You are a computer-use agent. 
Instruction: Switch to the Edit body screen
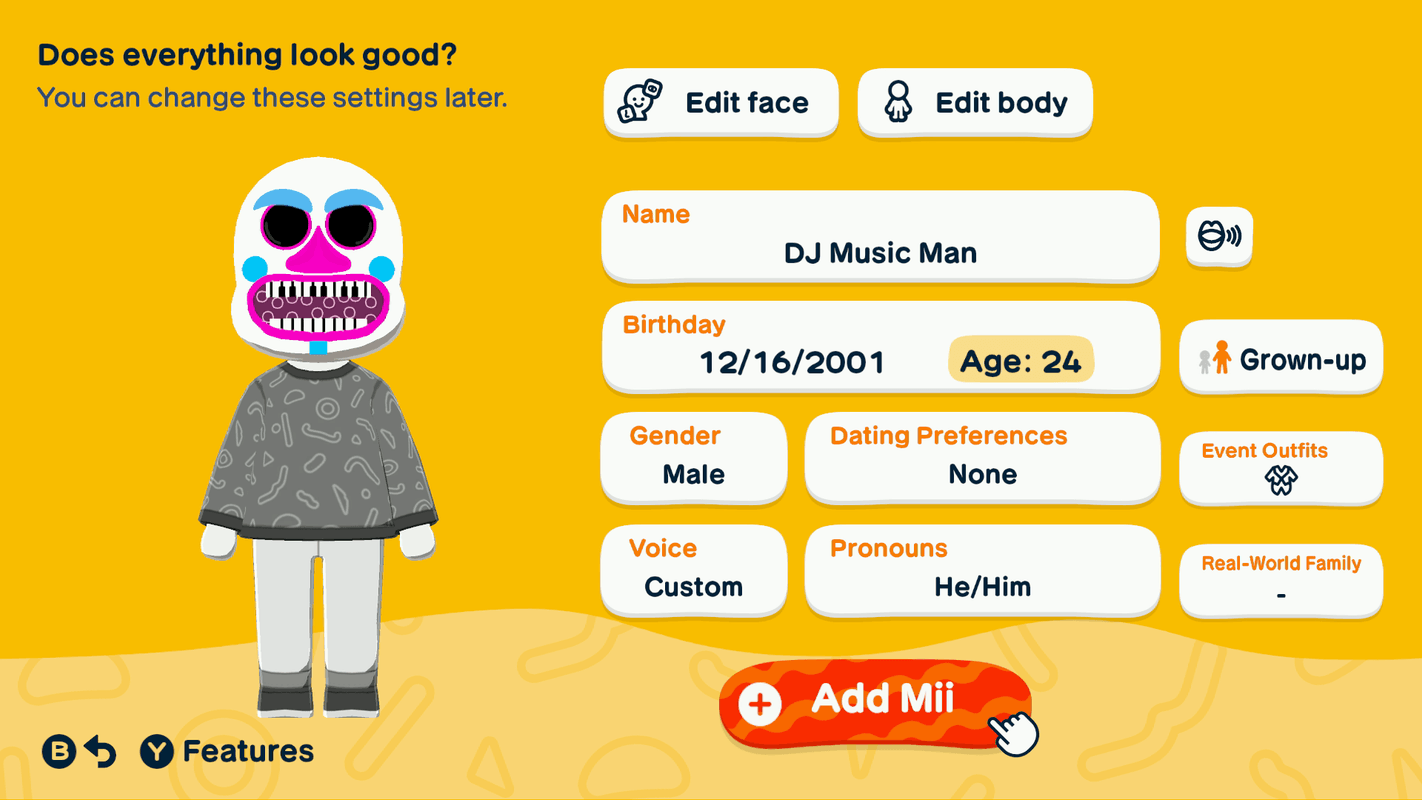pos(973,101)
